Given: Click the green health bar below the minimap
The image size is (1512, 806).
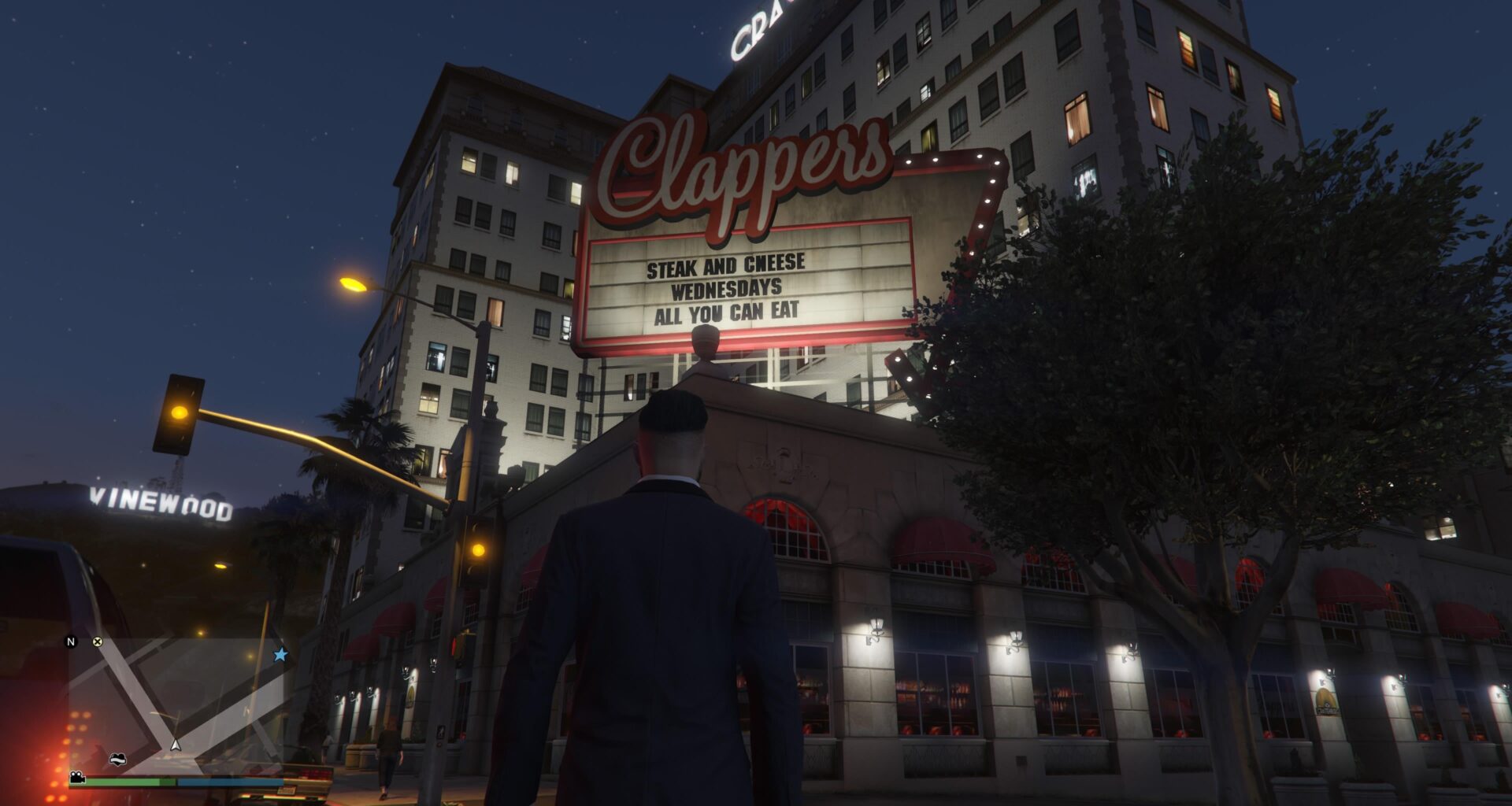Looking at the screenshot, I should click(130, 781).
